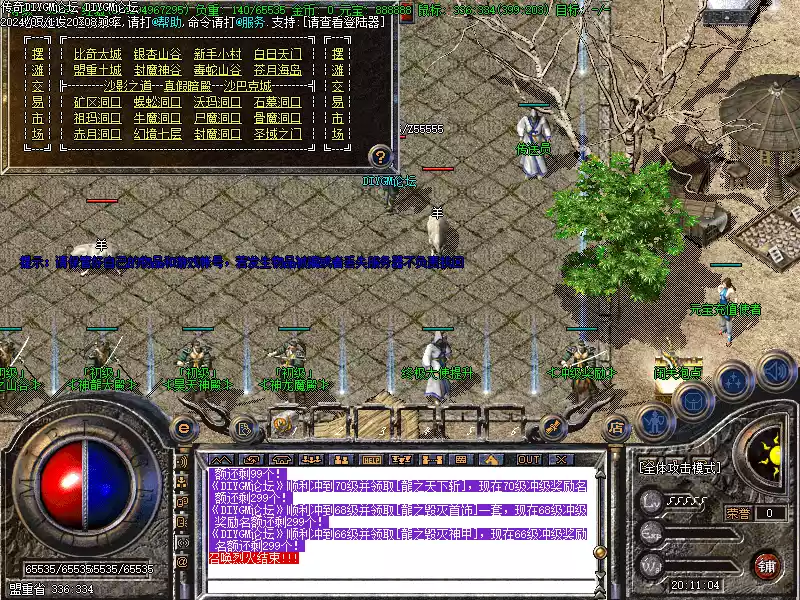
Task: Toggle sound with the speaker icon
Action: click(774, 370)
